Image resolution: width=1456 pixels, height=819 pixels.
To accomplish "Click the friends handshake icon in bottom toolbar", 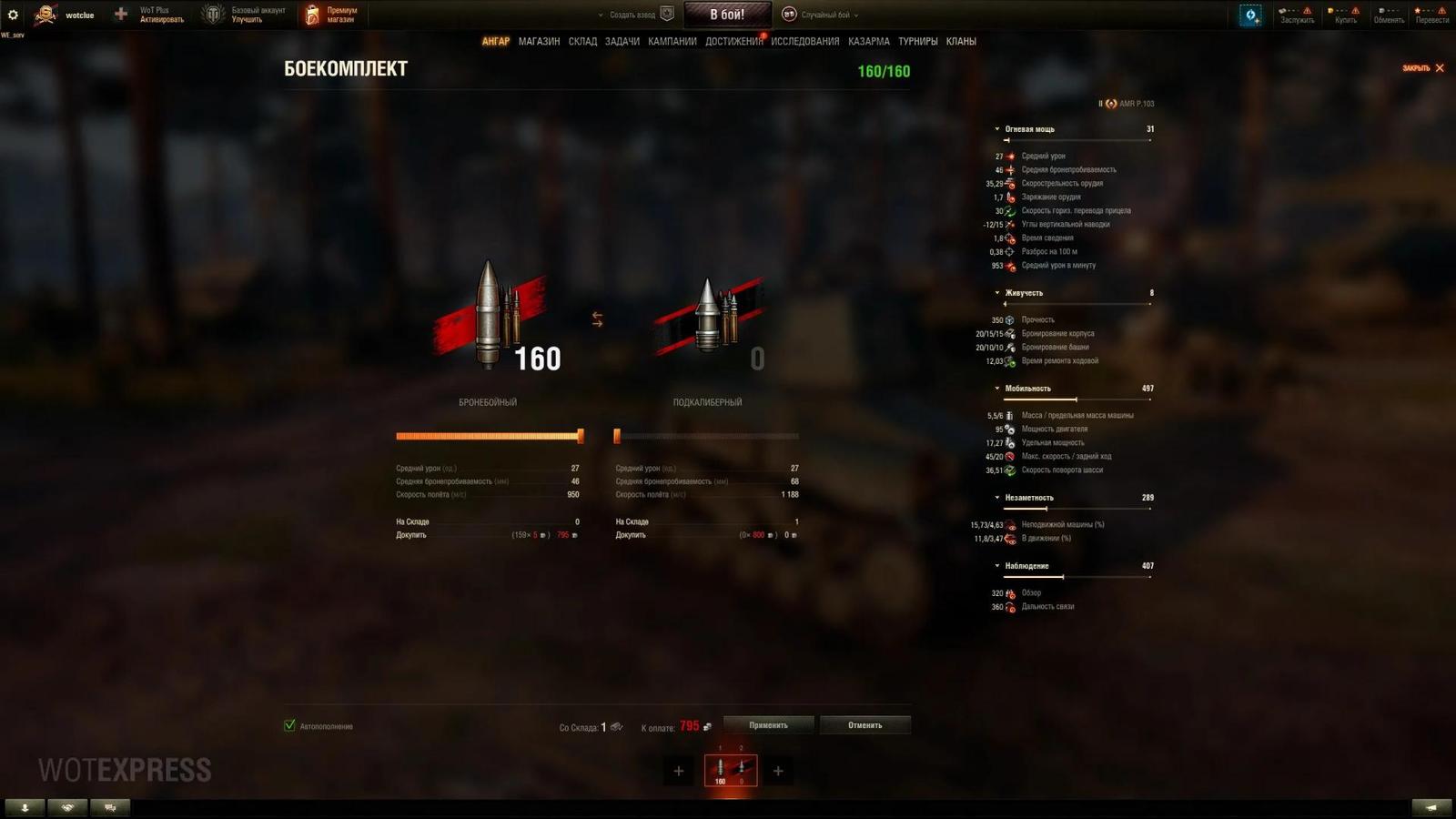I will pyautogui.click(x=66, y=807).
